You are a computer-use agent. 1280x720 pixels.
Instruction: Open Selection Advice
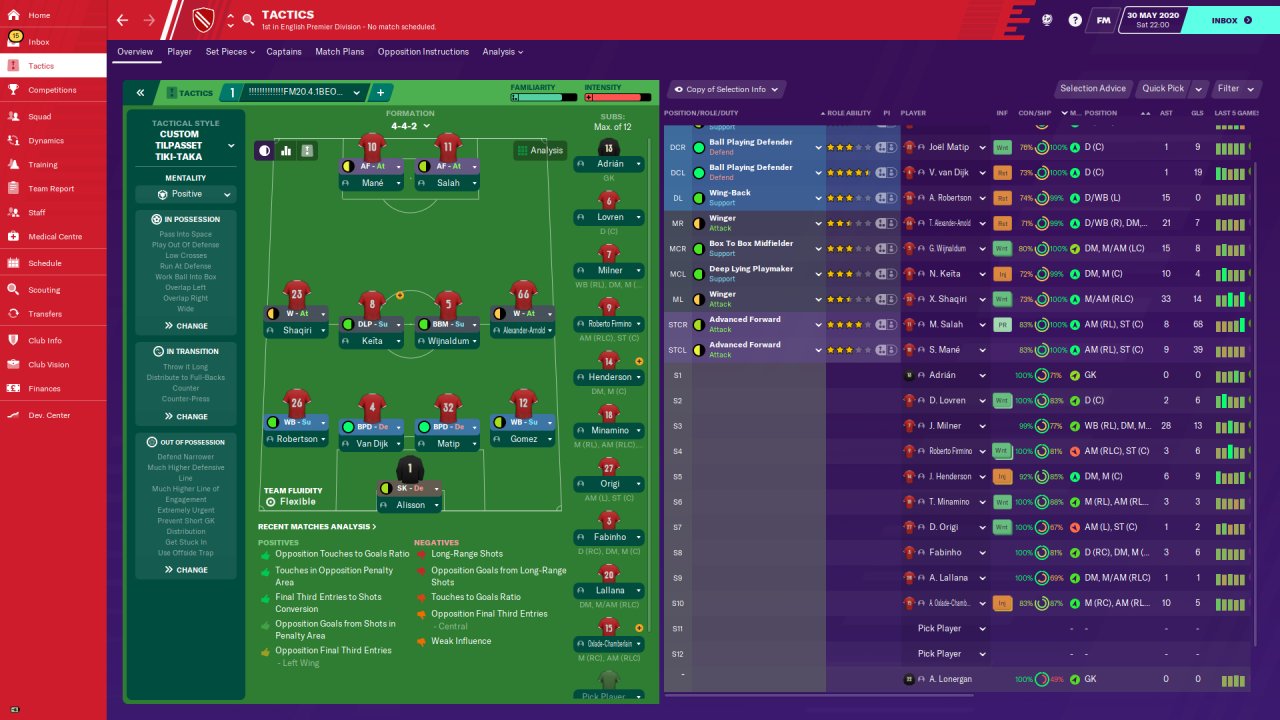pos(1092,89)
